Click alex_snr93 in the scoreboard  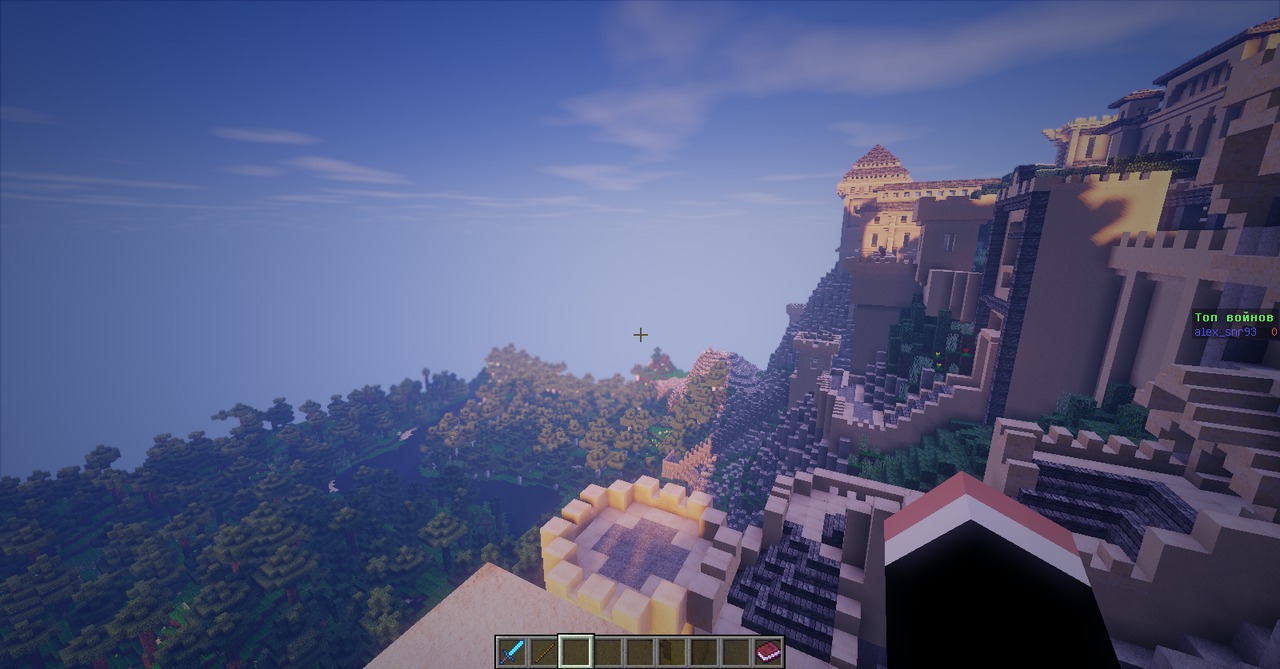point(1225,332)
